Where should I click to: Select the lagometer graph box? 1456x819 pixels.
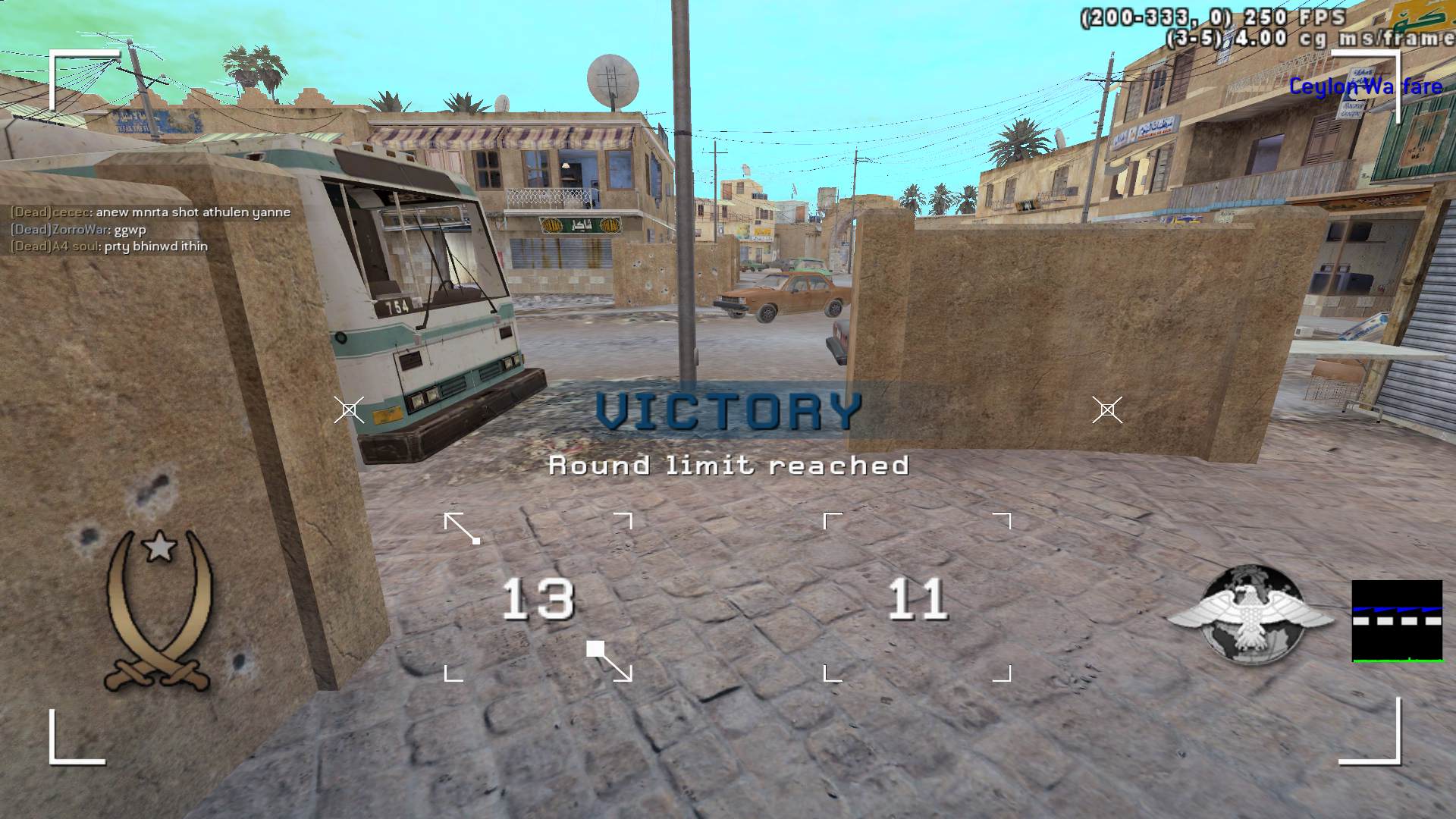tap(1397, 621)
